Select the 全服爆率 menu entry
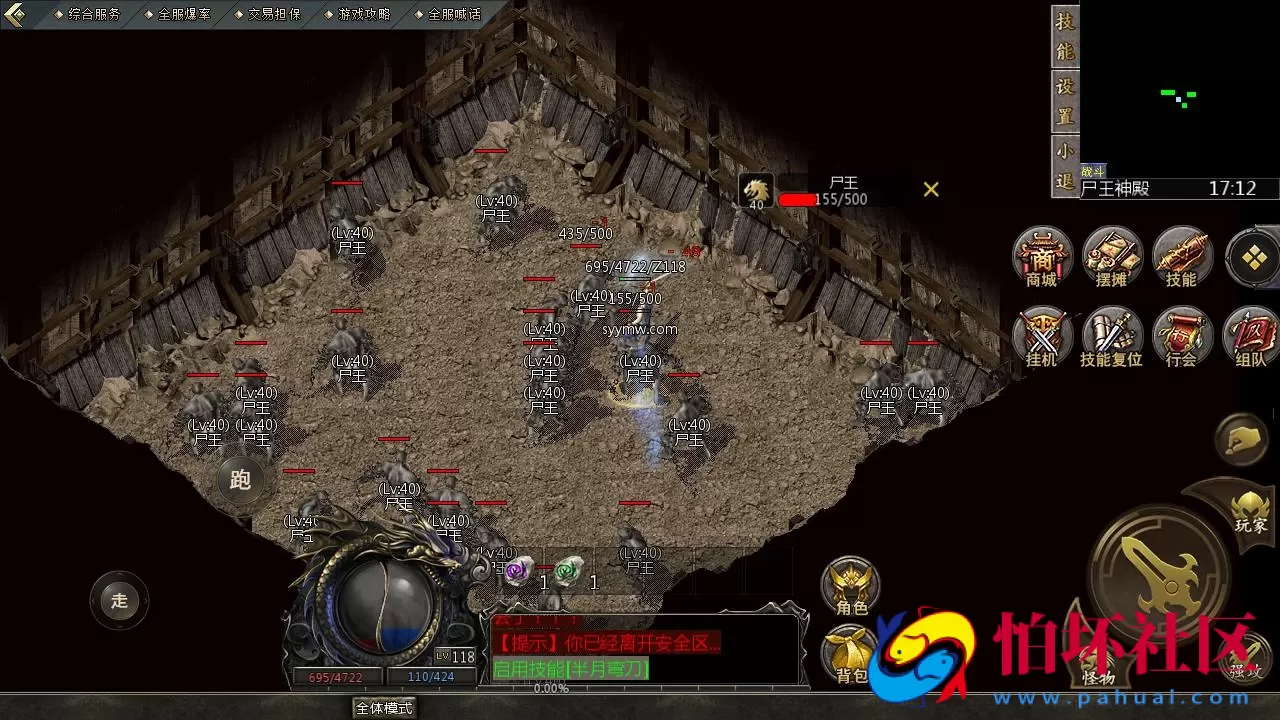This screenshot has width=1280, height=720. tap(184, 14)
